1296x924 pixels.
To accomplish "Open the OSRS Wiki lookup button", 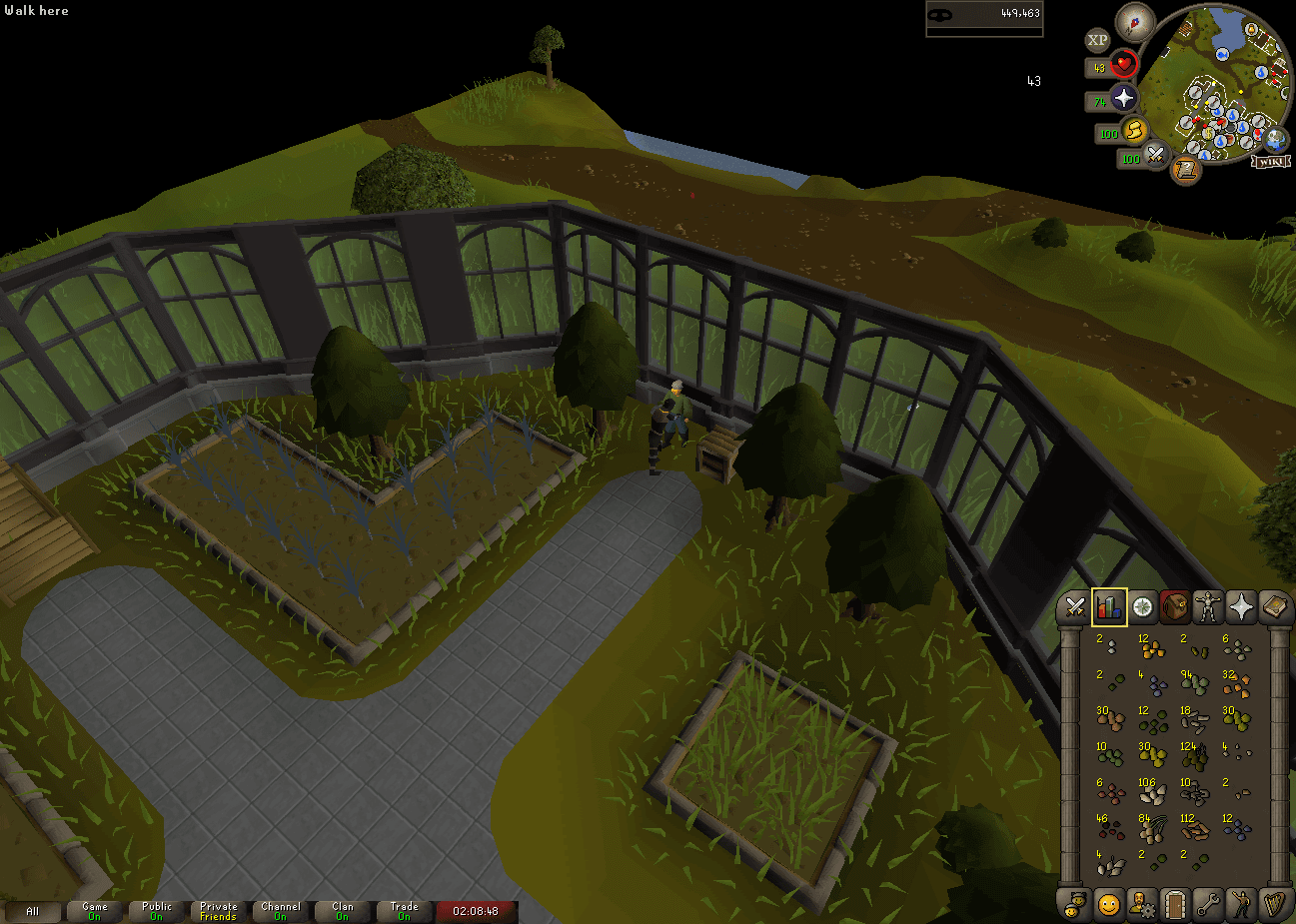I will click(1271, 162).
